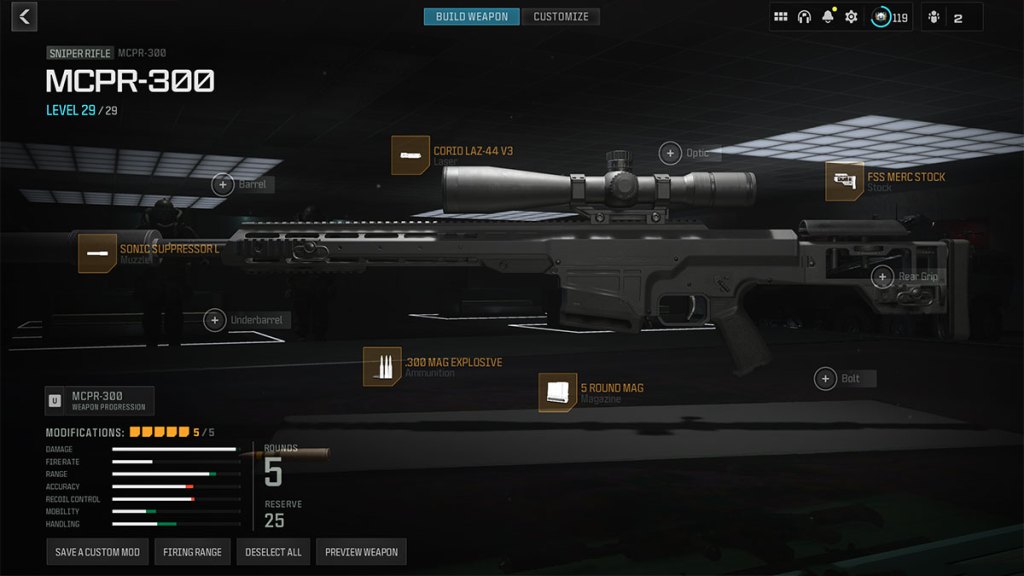
Task: Switch to the Build Weapon tab
Action: point(471,17)
